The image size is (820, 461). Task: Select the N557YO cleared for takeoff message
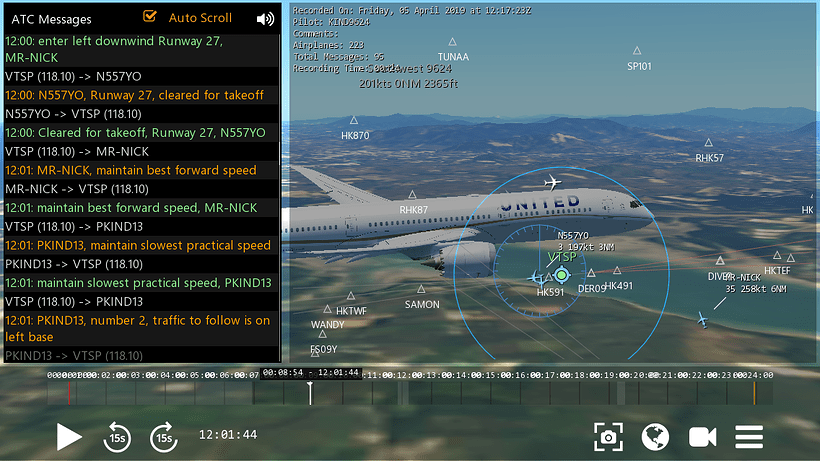tap(135, 95)
